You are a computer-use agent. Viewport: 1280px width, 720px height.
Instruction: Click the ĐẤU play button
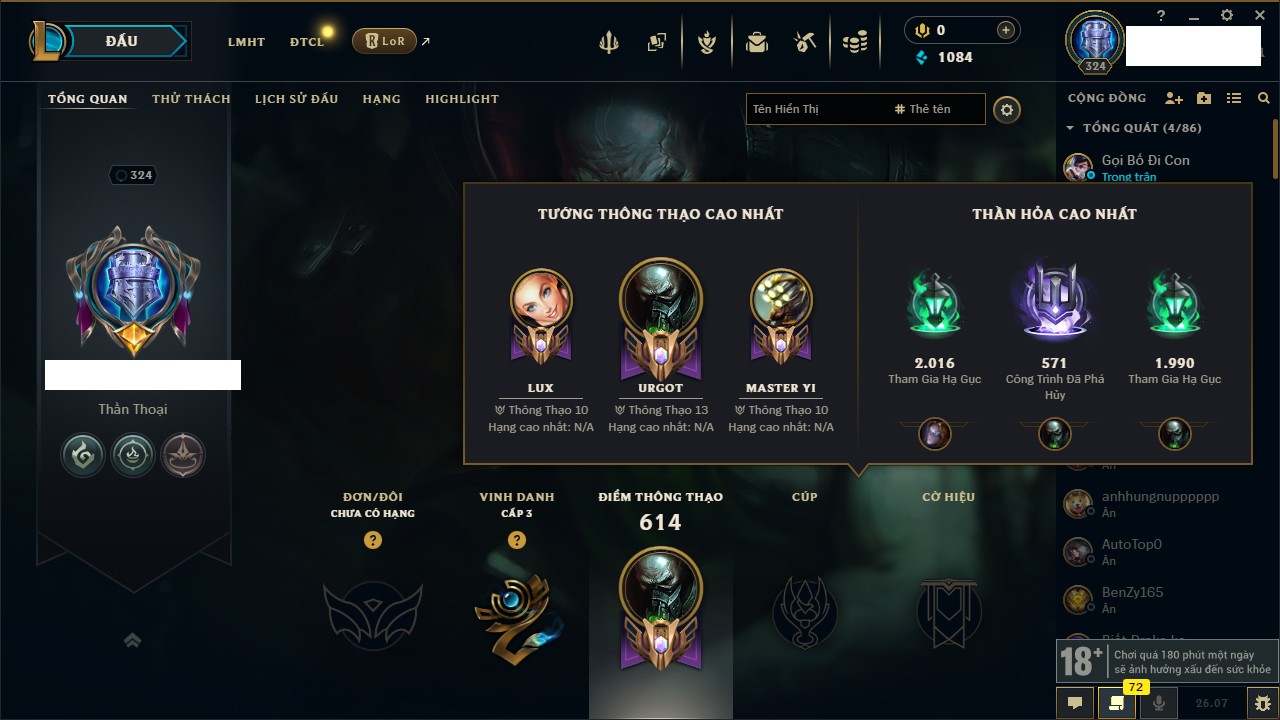pyautogui.click(x=122, y=41)
